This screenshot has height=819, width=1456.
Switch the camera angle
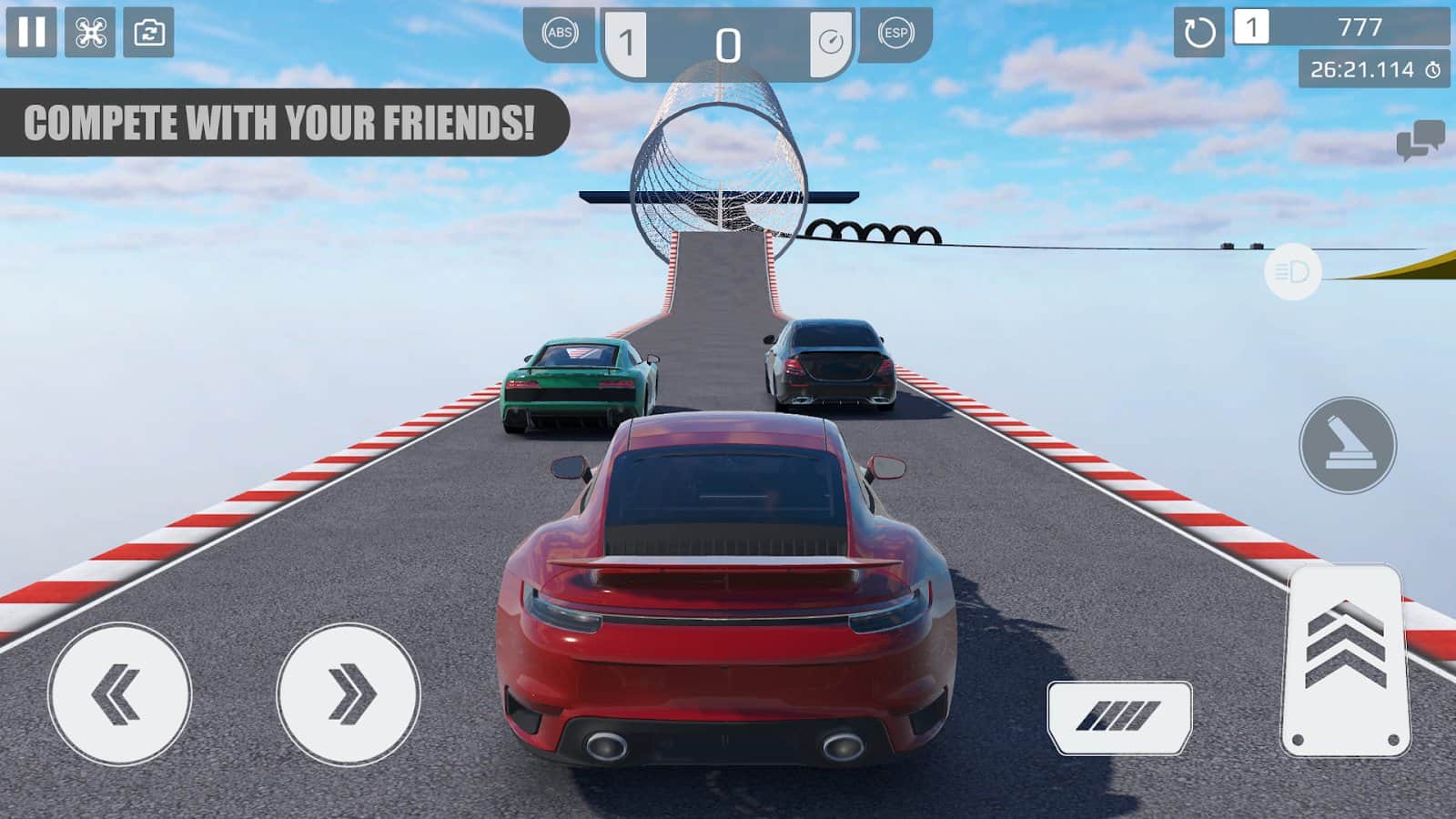(146, 35)
